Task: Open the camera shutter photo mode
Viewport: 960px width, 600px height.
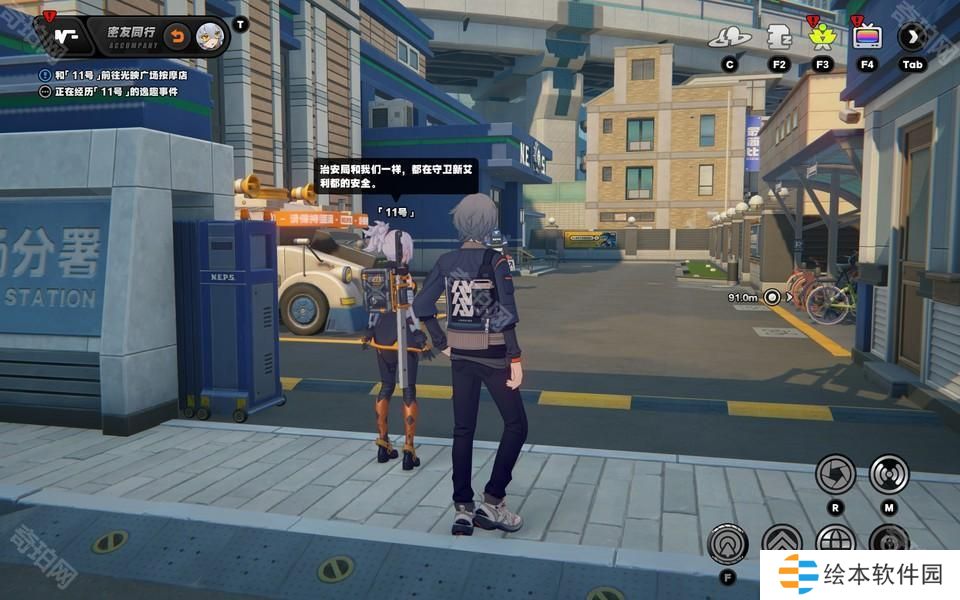Action: 835,474
